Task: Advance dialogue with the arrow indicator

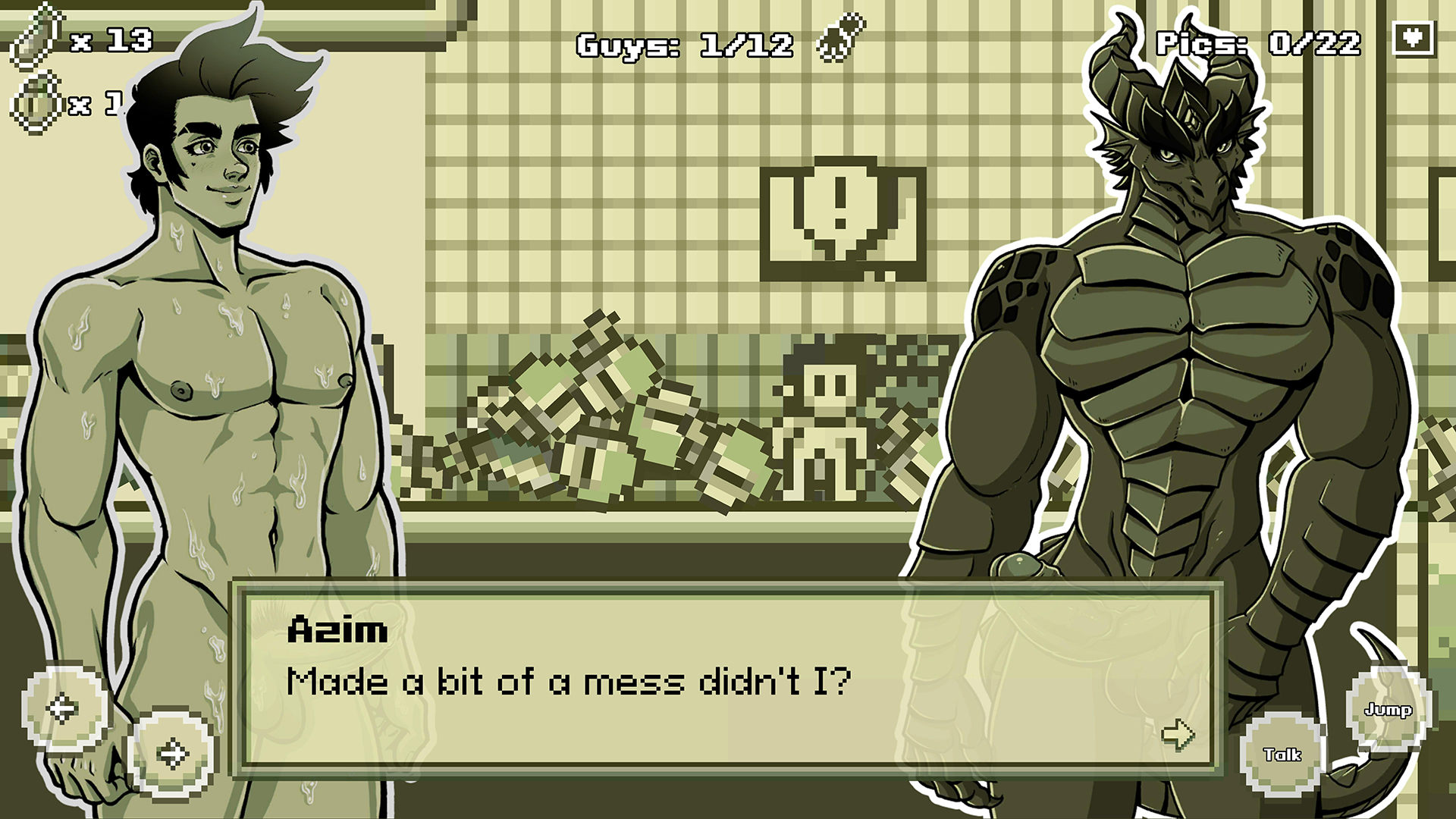Action: (1178, 733)
